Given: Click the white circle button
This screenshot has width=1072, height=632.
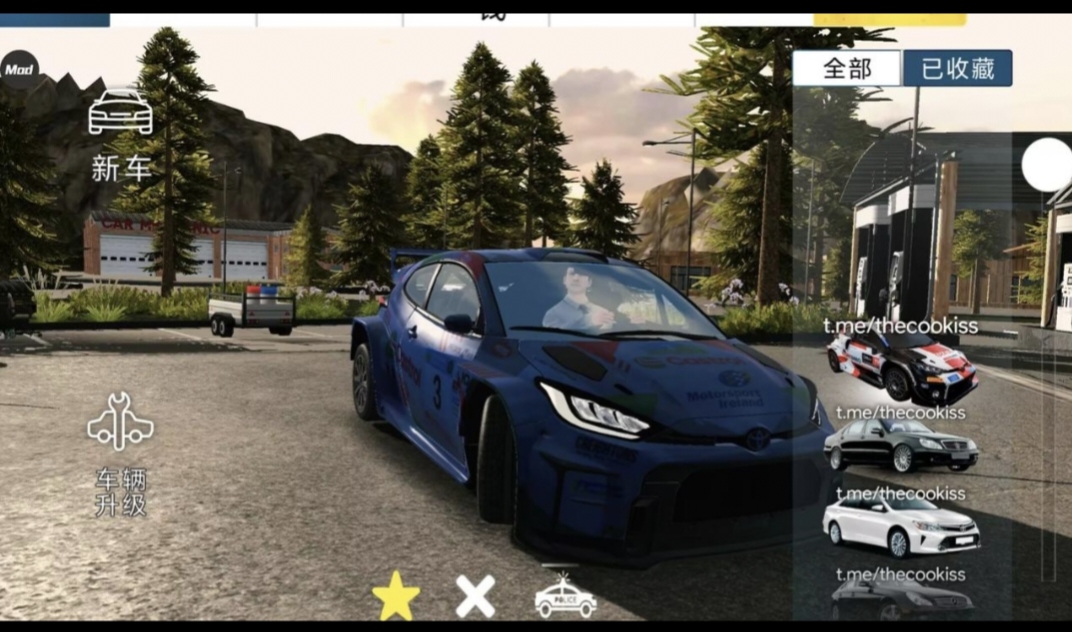Looking at the screenshot, I should click(x=1047, y=165).
